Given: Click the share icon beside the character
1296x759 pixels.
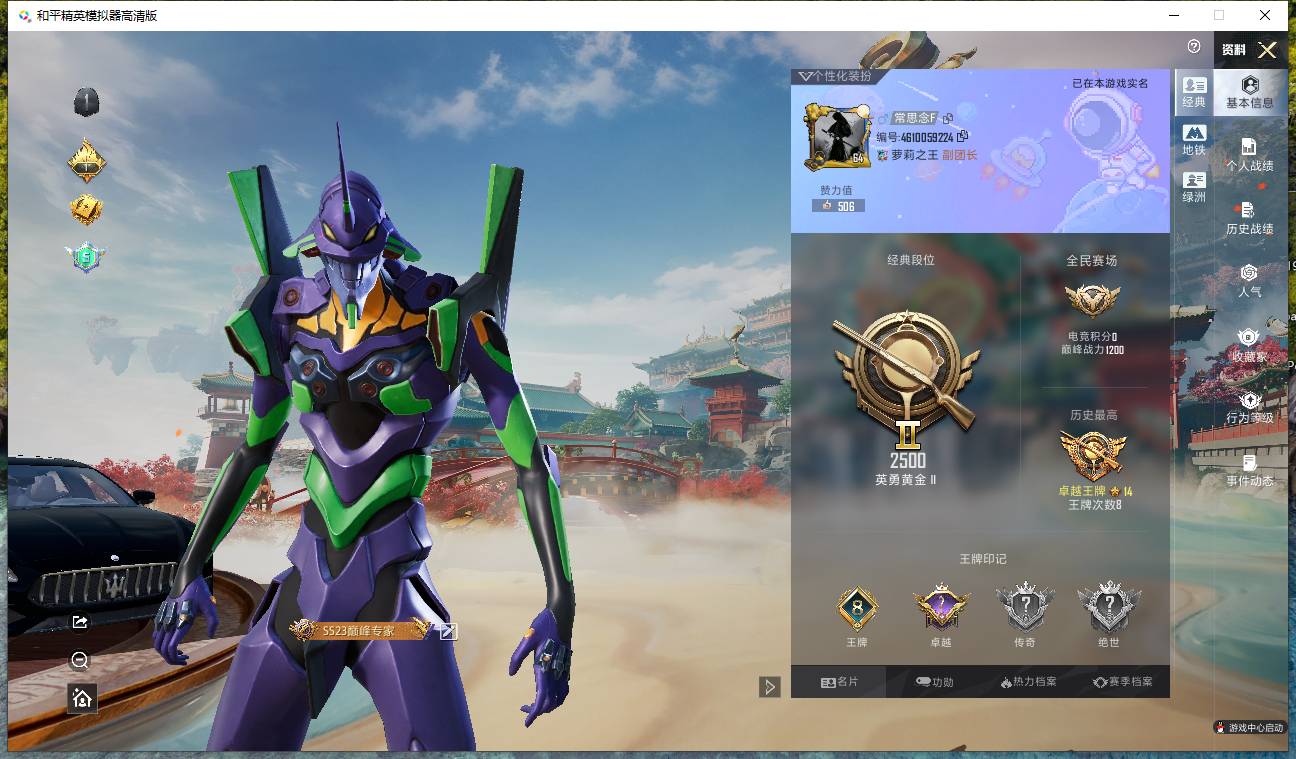Looking at the screenshot, I should click(x=81, y=622).
